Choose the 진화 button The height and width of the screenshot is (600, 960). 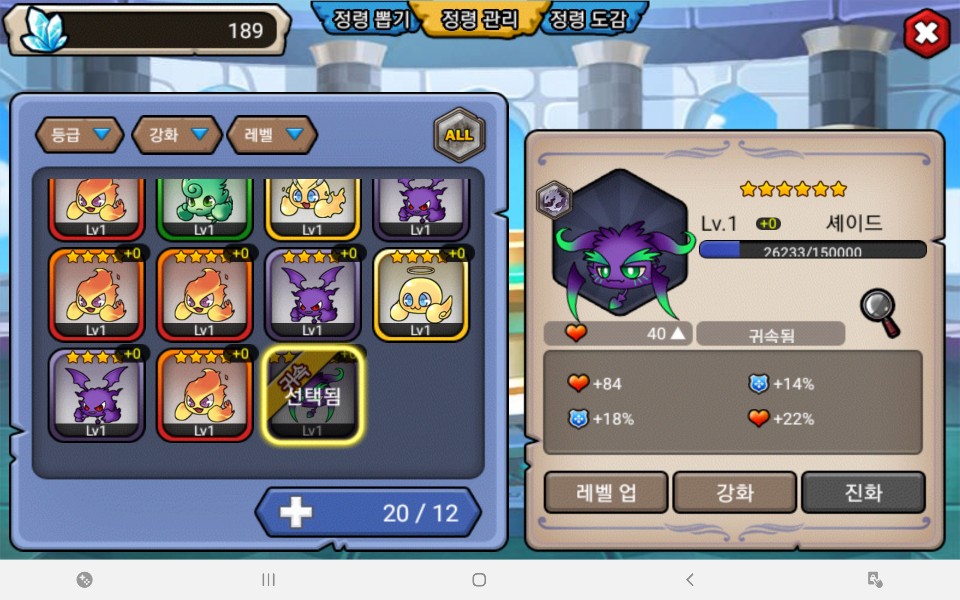coord(863,492)
